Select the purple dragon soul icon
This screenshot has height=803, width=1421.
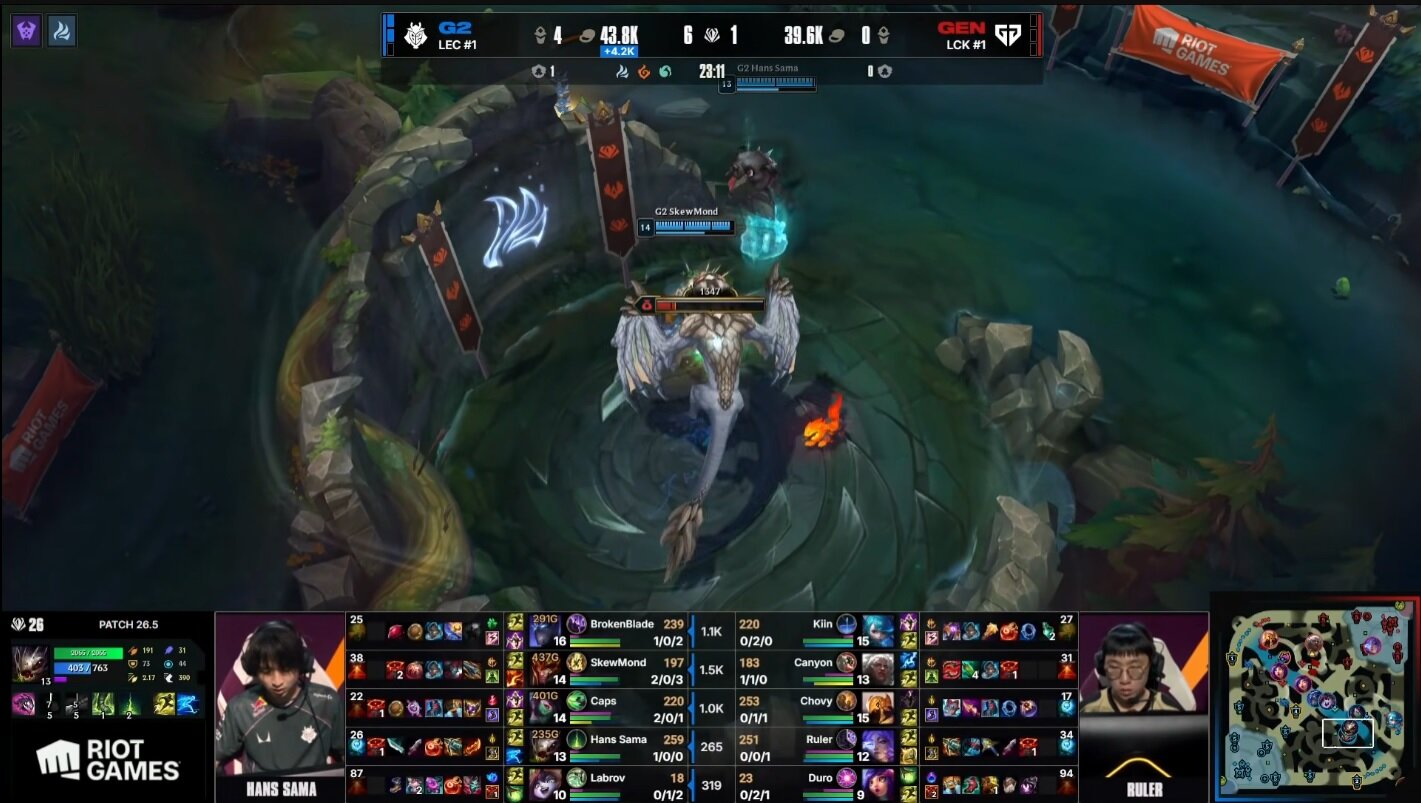click(x=26, y=31)
